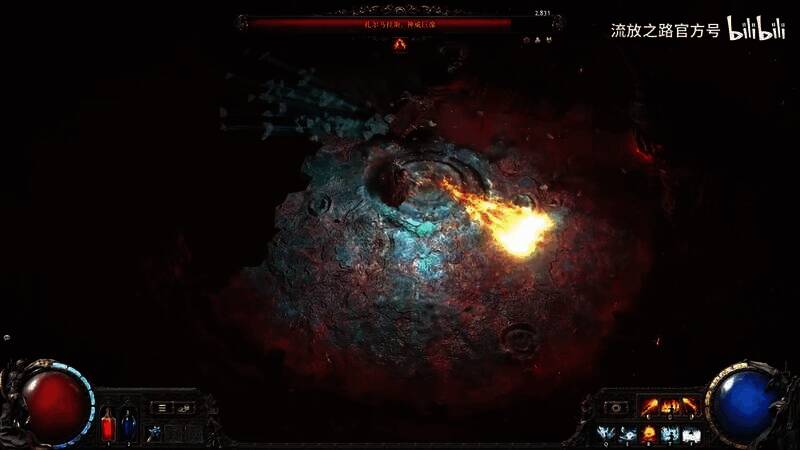Cast the skill bound to Q
800x450 pixels.
(x=607, y=433)
